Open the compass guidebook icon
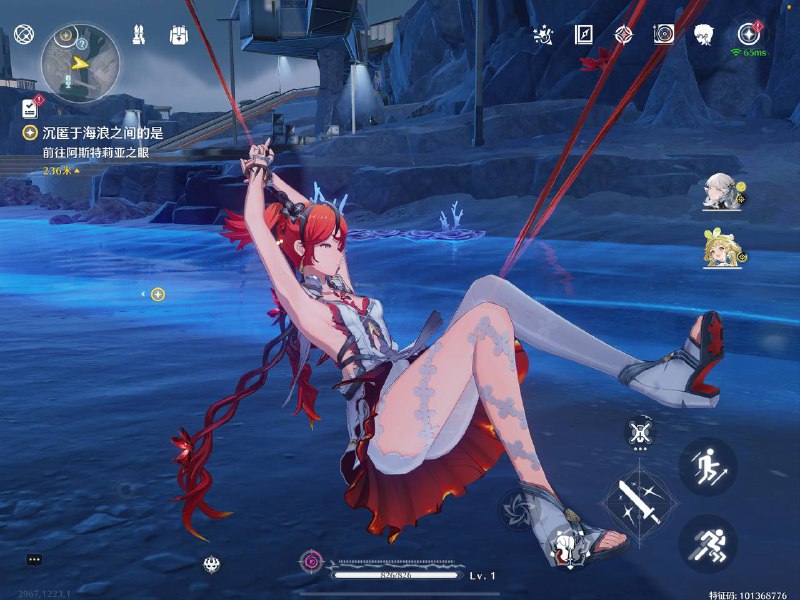 pos(584,36)
